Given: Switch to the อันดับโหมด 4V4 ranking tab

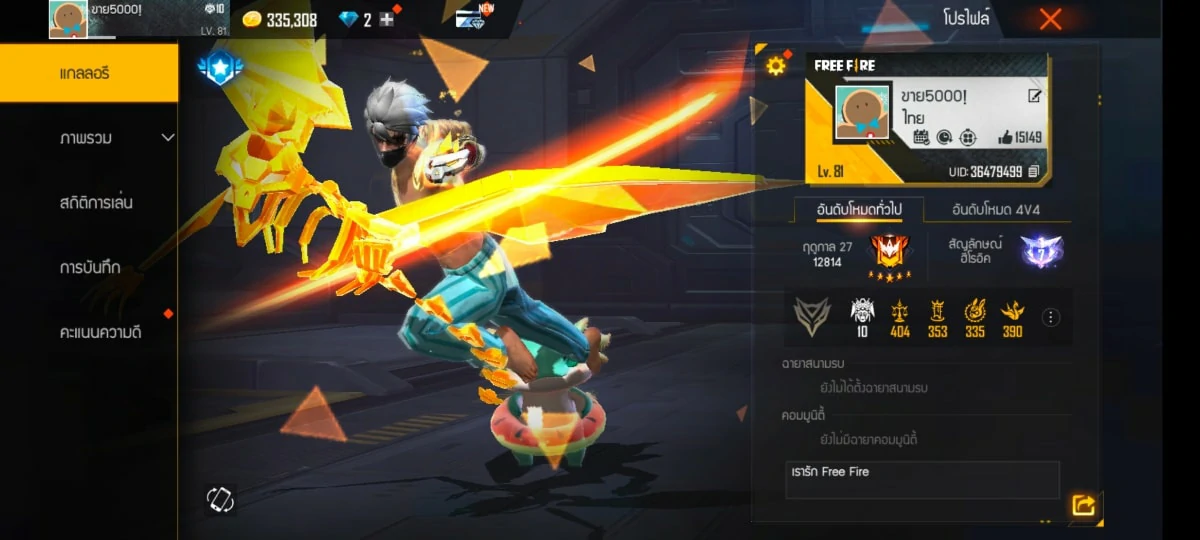Looking at the screenshot, I should coord(996,210).
